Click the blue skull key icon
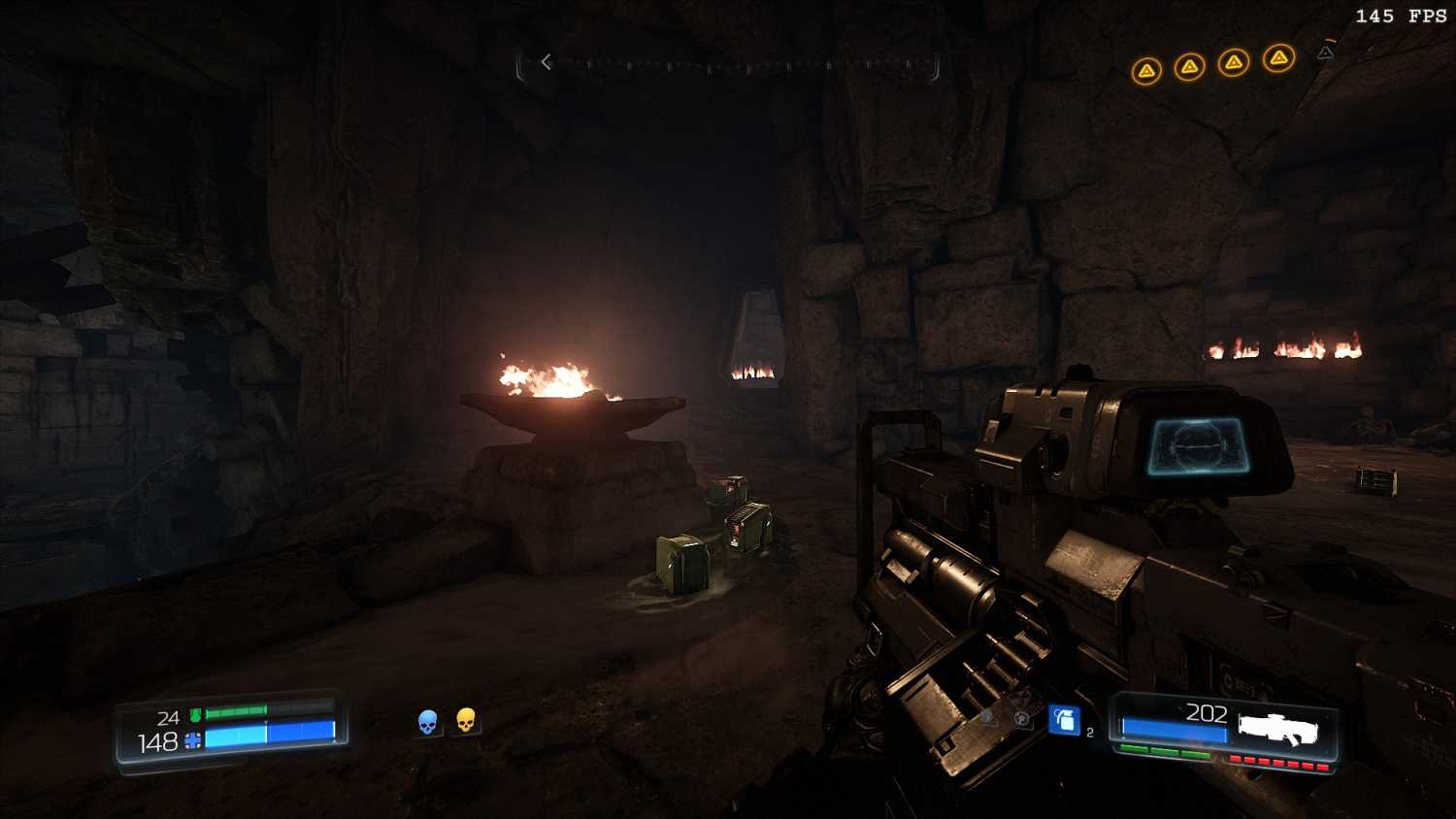Viewport: 1456px width, 819px height. pyautogui.click(x=427, y=722)
